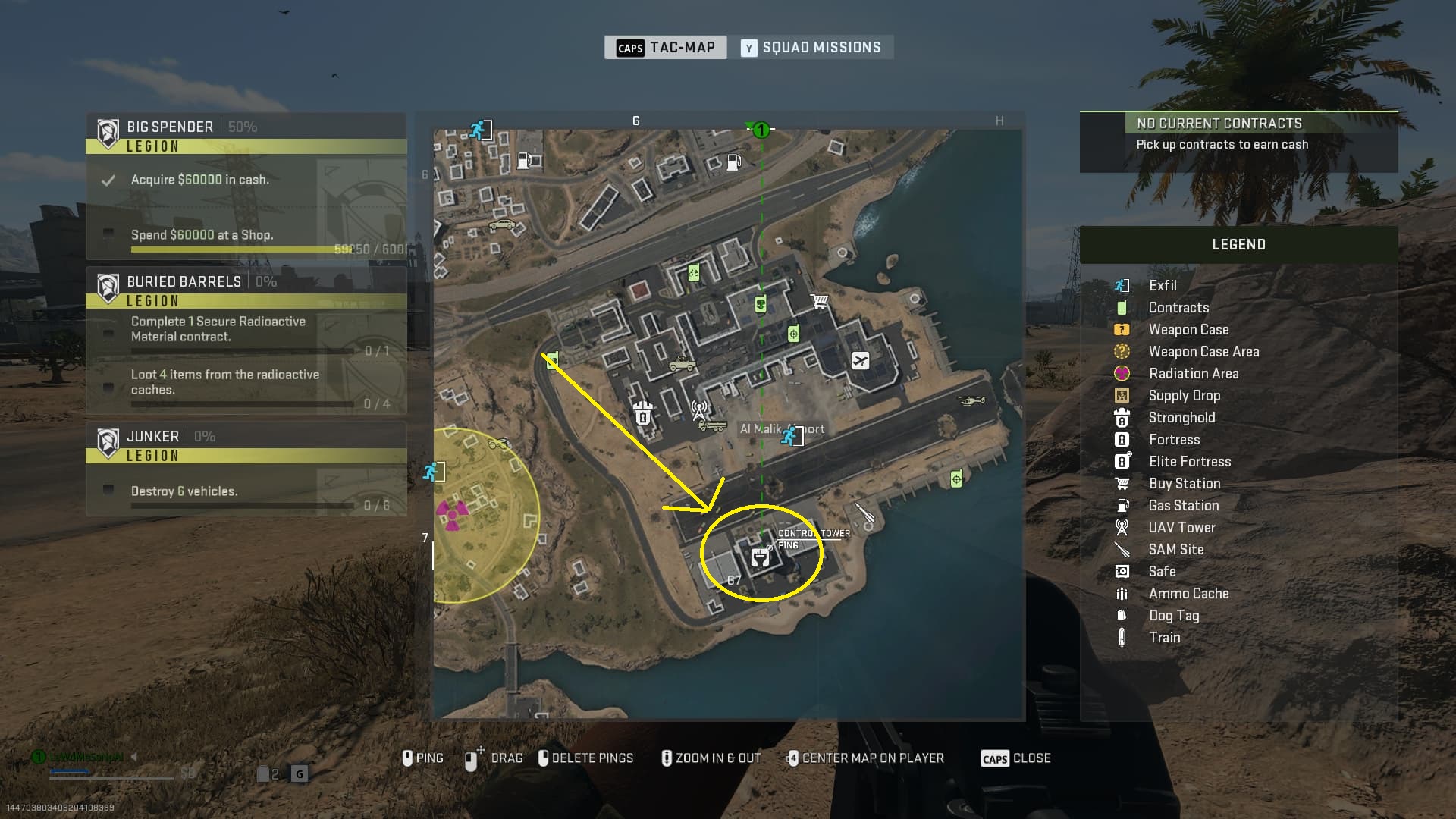Click the UAV Tower antenna icon on the map
The height and width of the screenshot is (819, 1456).
[x=698, y=409]
